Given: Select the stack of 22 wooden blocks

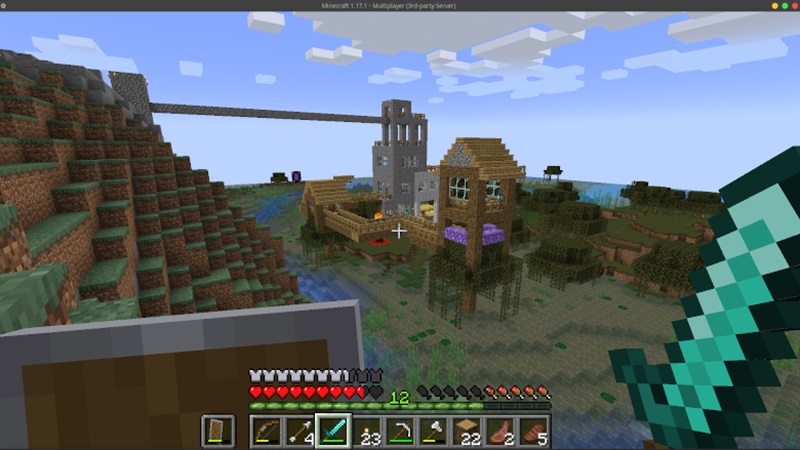Looking at the screenshot, I should pos(467,431).
